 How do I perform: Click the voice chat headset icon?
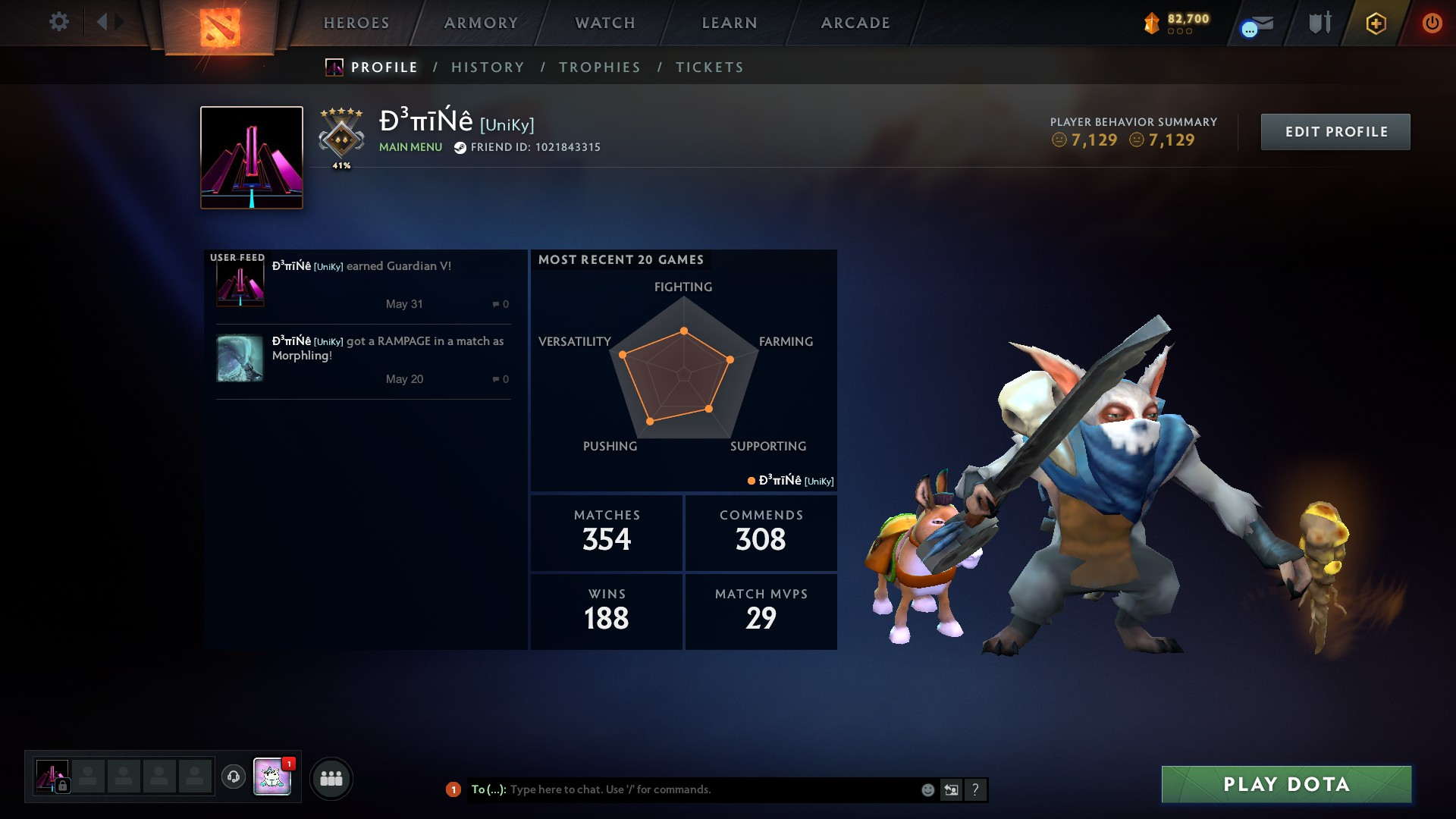[x=233, y=777]
